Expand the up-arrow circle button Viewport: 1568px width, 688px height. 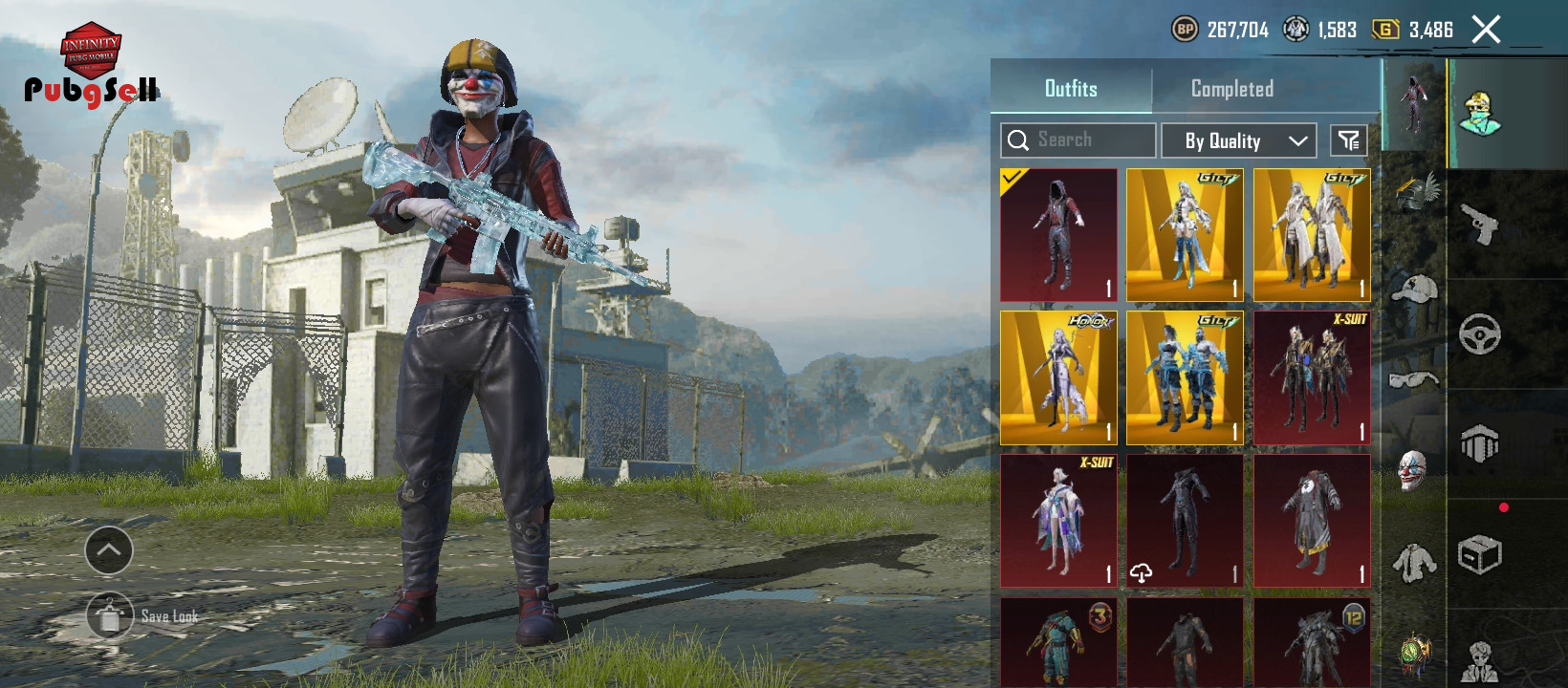(x=109, y=550)
